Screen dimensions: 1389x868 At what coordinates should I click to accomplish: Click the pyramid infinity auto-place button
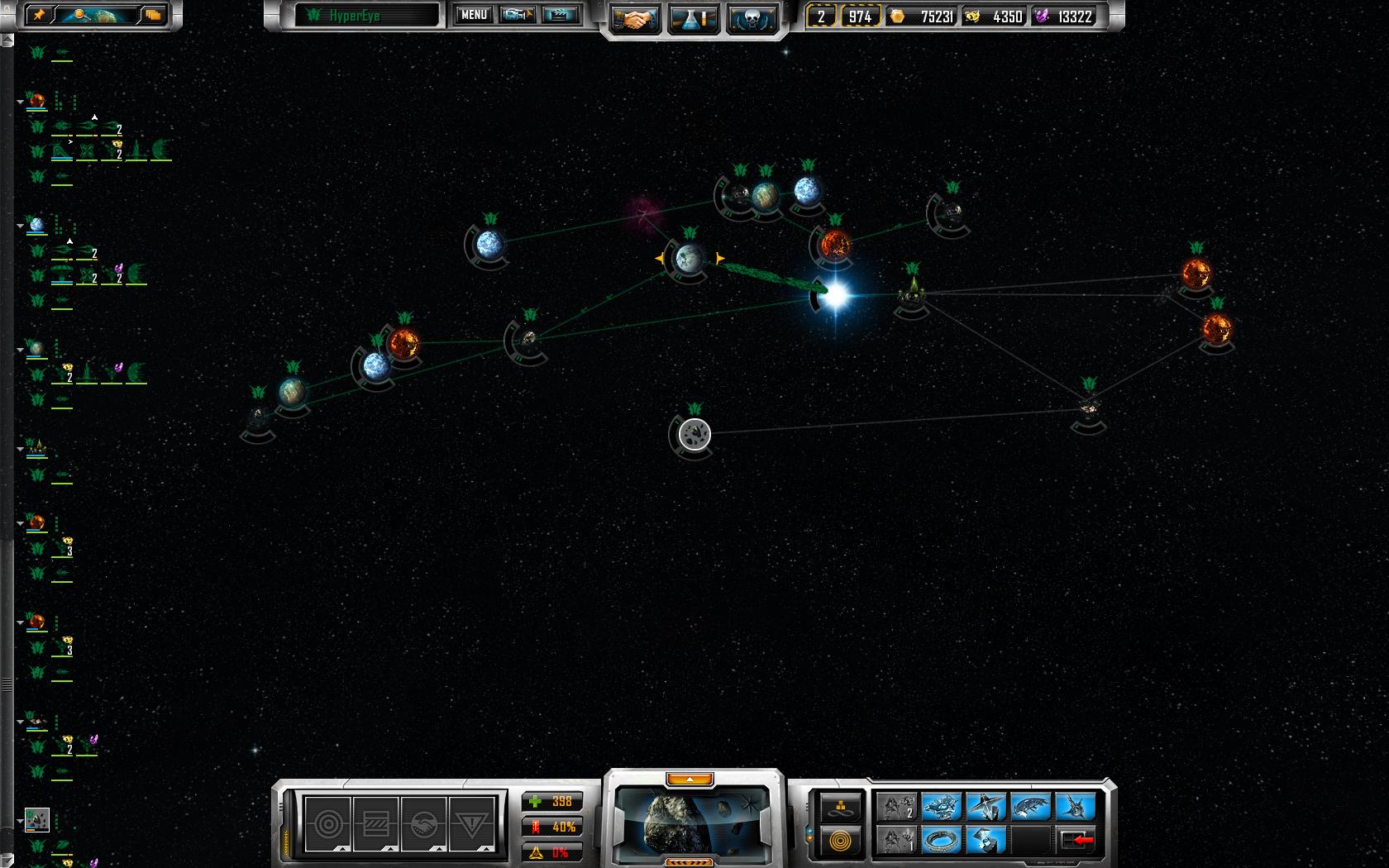(x=840, y=807)
